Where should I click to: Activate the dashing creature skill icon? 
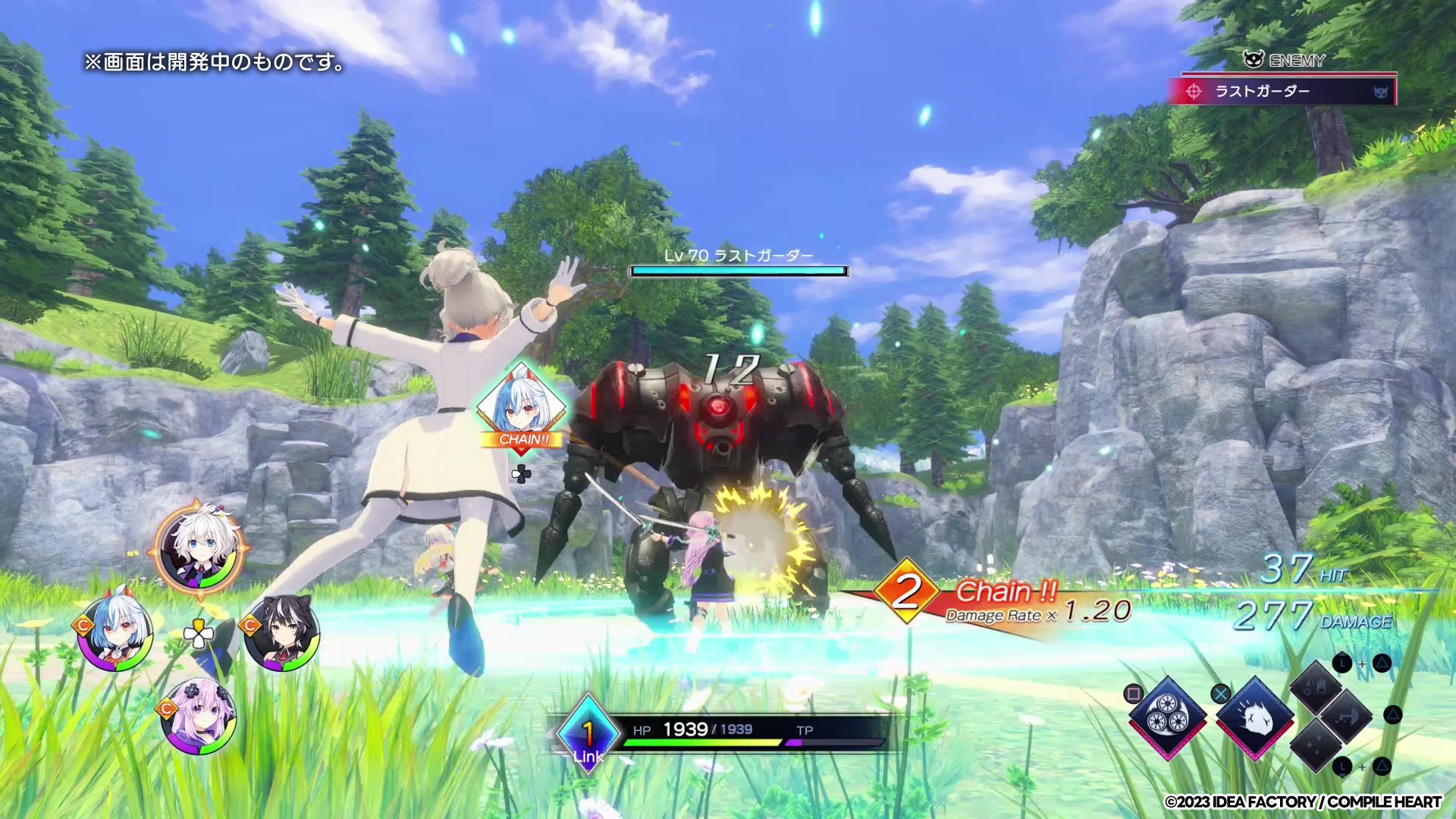coord(1255,717)
